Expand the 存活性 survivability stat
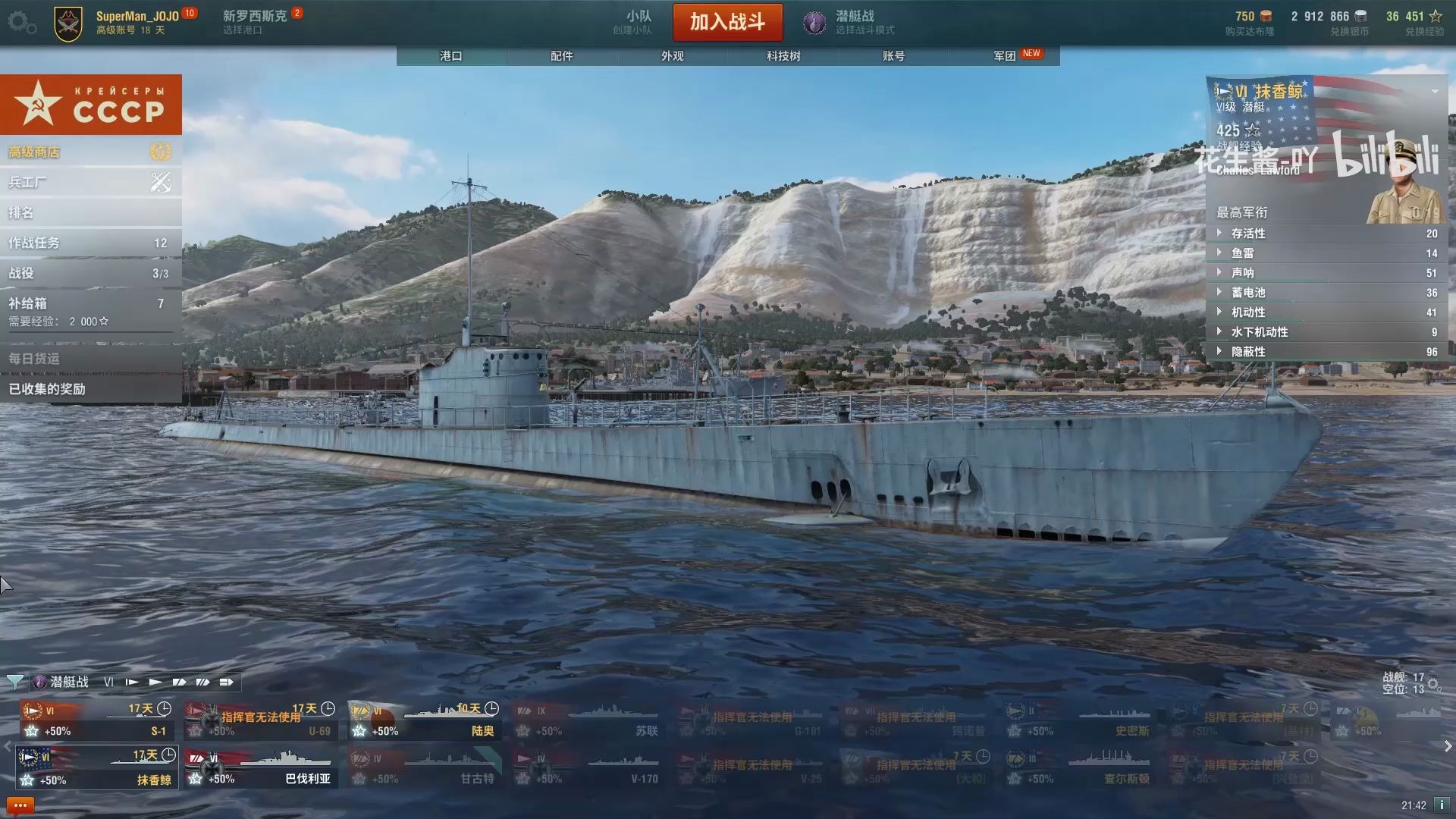This screenshot has height=819, width=1456. point(1327,234)
